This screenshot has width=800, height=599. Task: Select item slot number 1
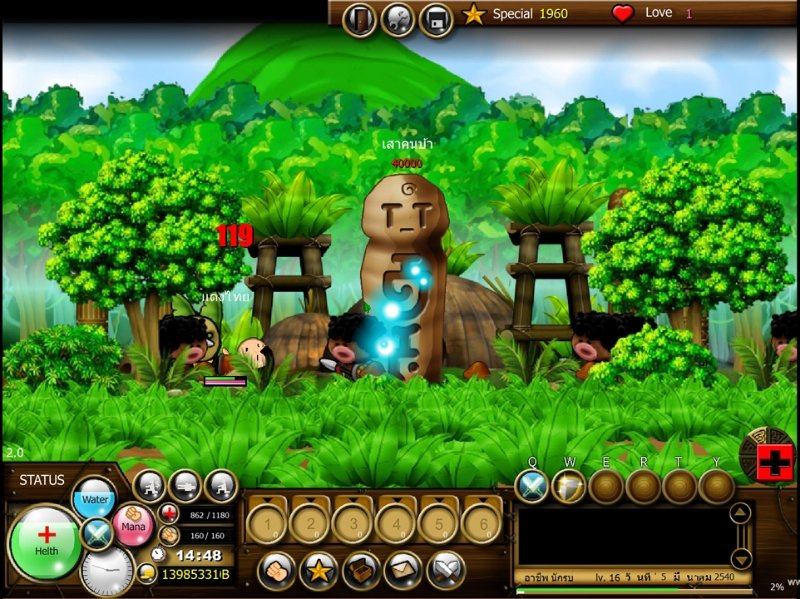267,523
